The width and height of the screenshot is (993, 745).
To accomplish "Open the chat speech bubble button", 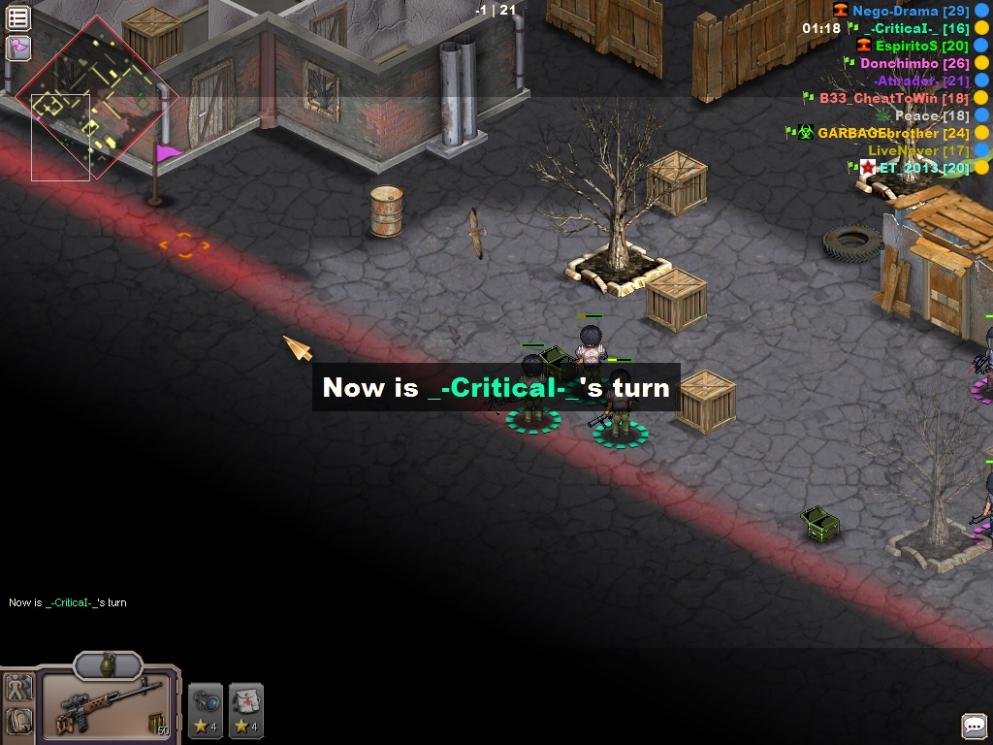I will [974, 725].
